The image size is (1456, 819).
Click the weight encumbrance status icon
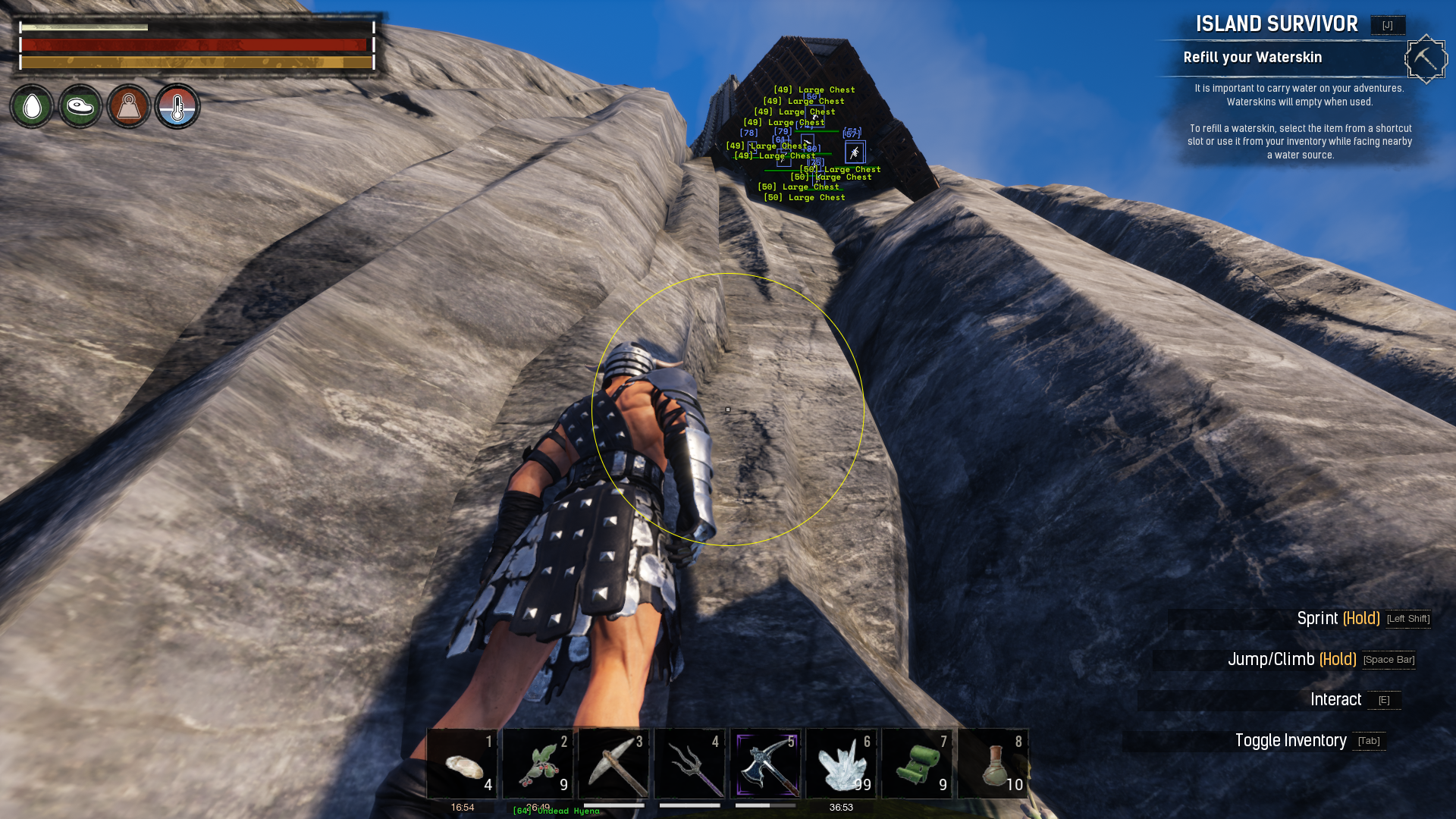[x=129, y=107]
